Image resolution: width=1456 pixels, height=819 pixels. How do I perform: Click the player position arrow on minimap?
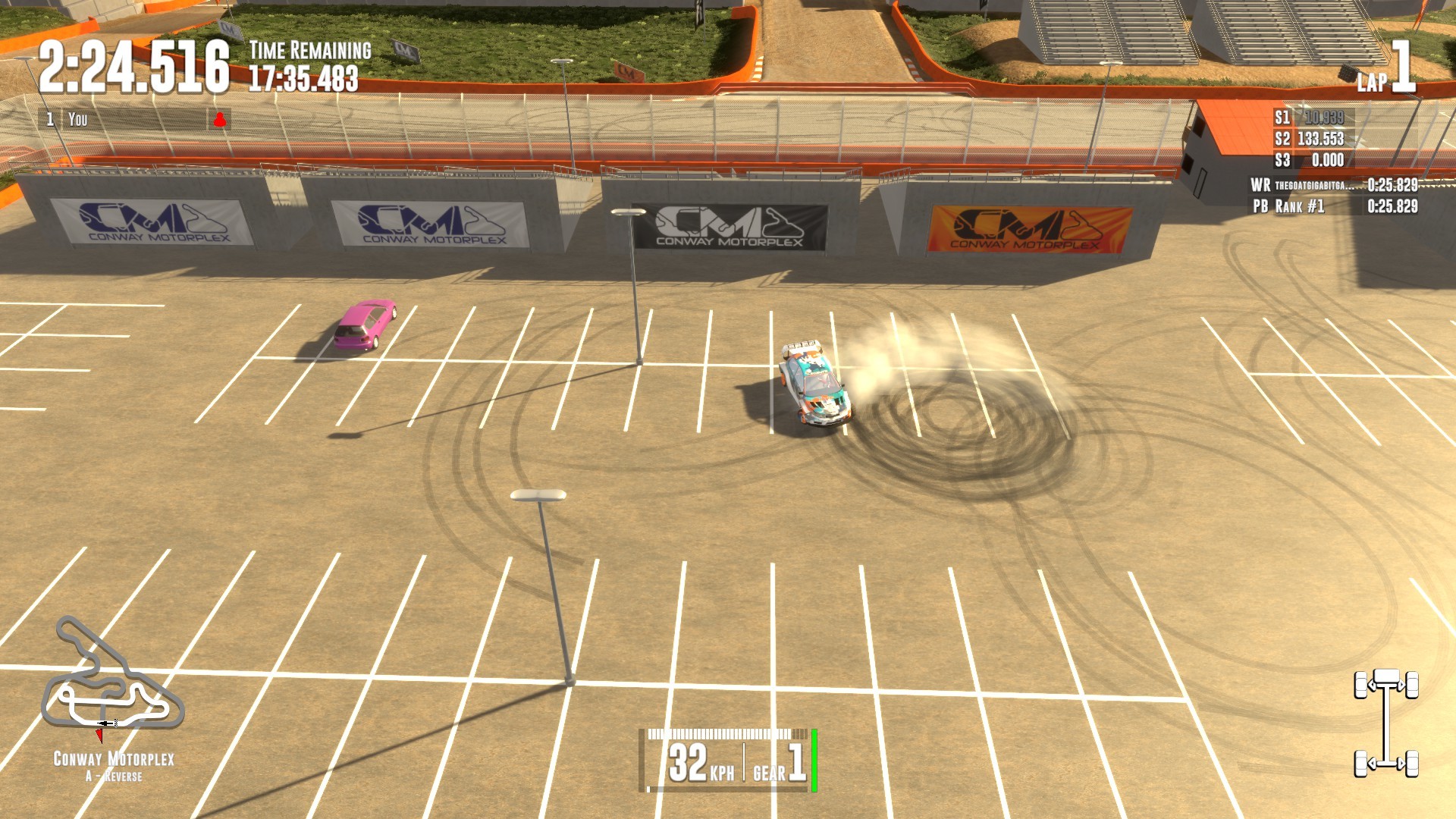coord(101,736)
